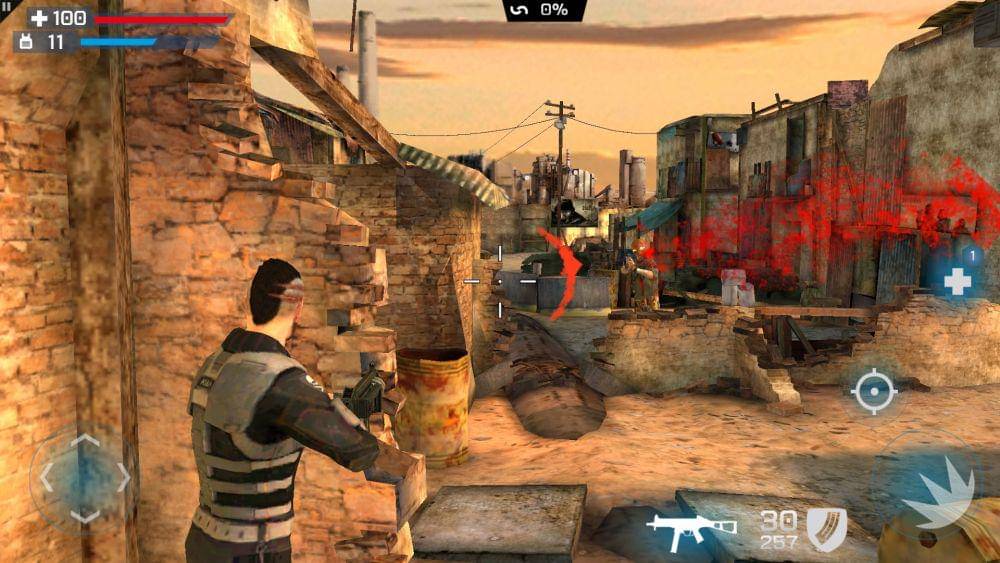Reload using the magazine icon
1000x563 pixels.
(826, 528)
